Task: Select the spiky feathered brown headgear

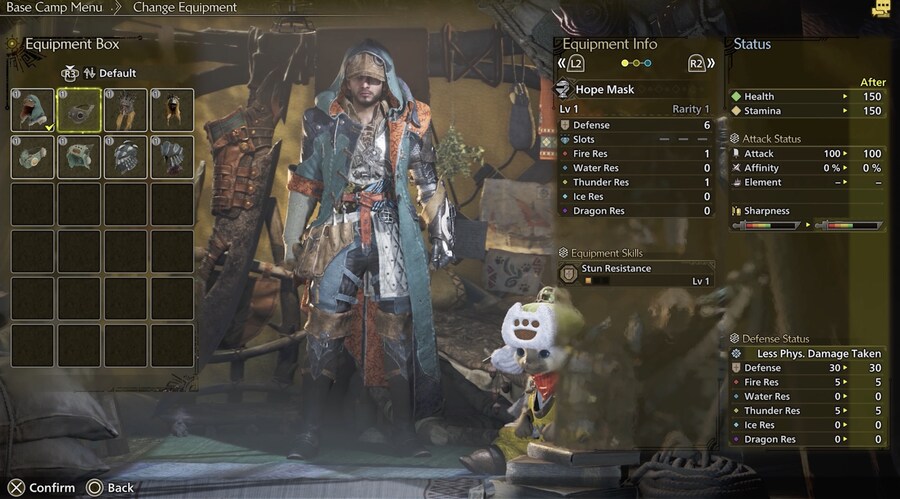Action: [126, 110]
